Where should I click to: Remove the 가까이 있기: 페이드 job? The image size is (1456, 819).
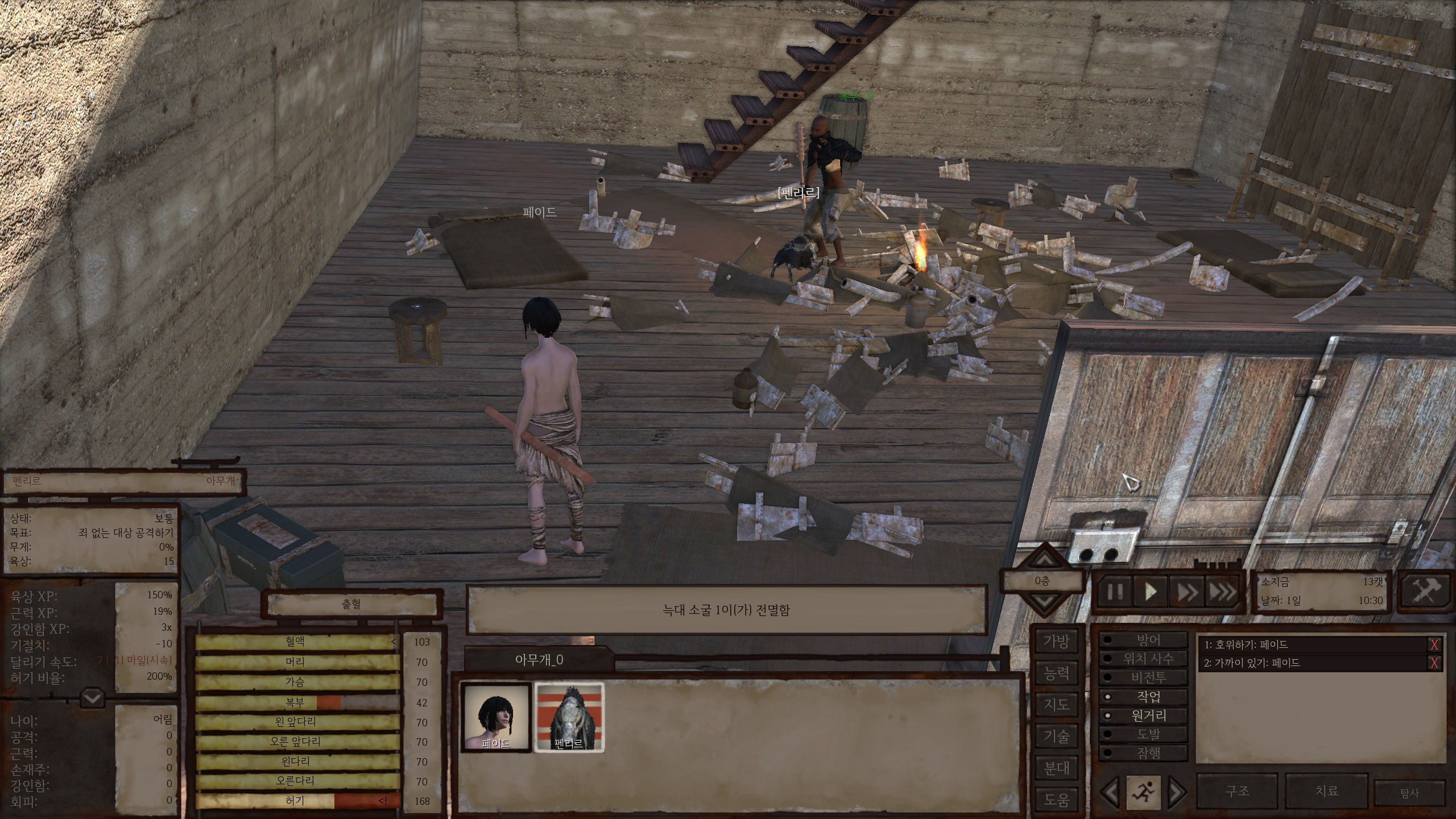[x=1434, y=663]
